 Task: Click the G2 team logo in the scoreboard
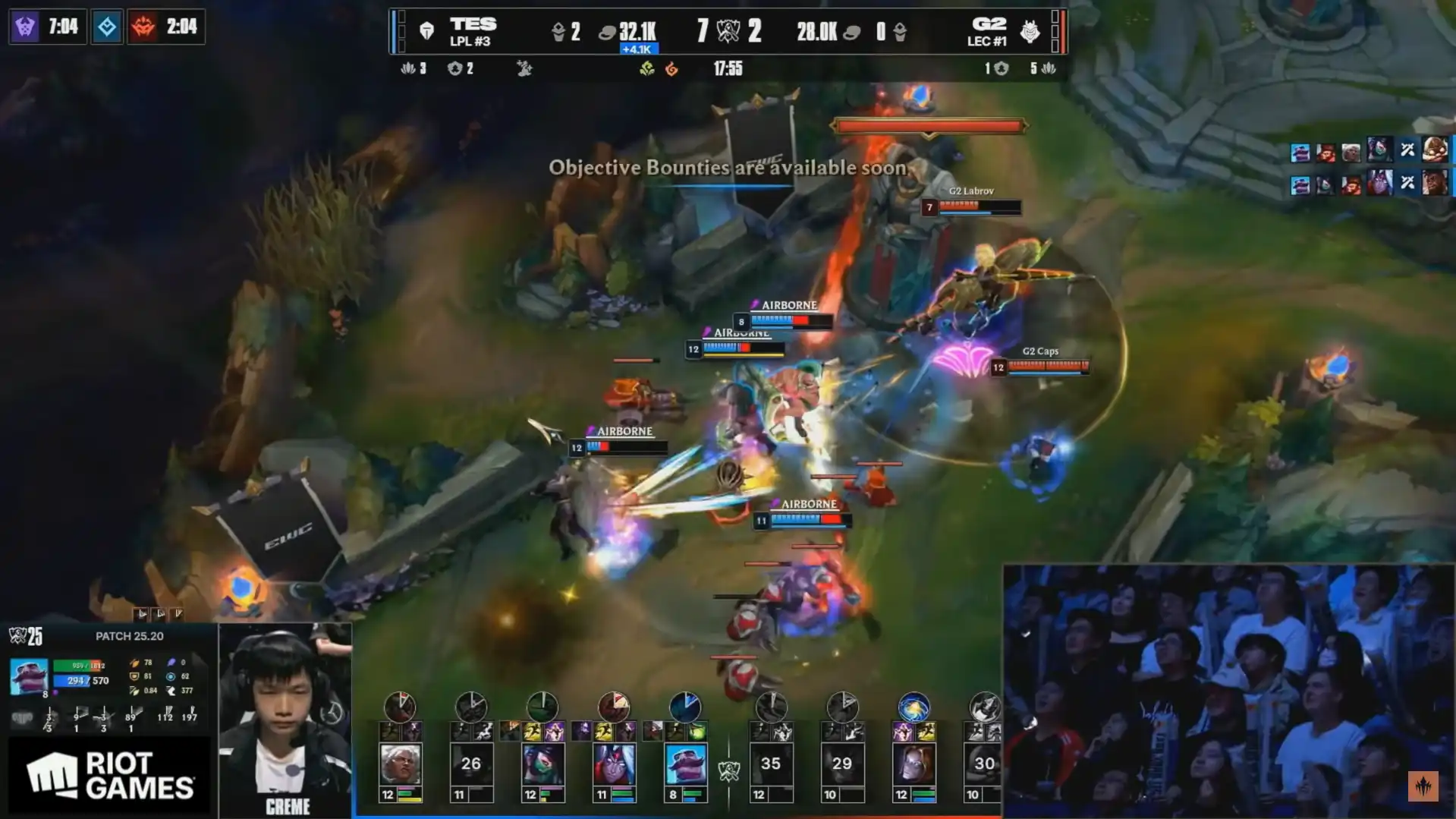pyautogui.click(x=1030, y=31)
